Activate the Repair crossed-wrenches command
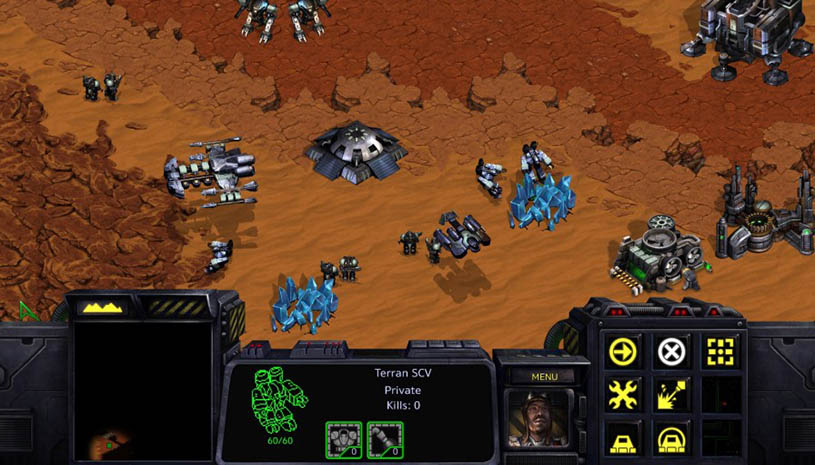The image size is (815, 465). tap(623, 396)
